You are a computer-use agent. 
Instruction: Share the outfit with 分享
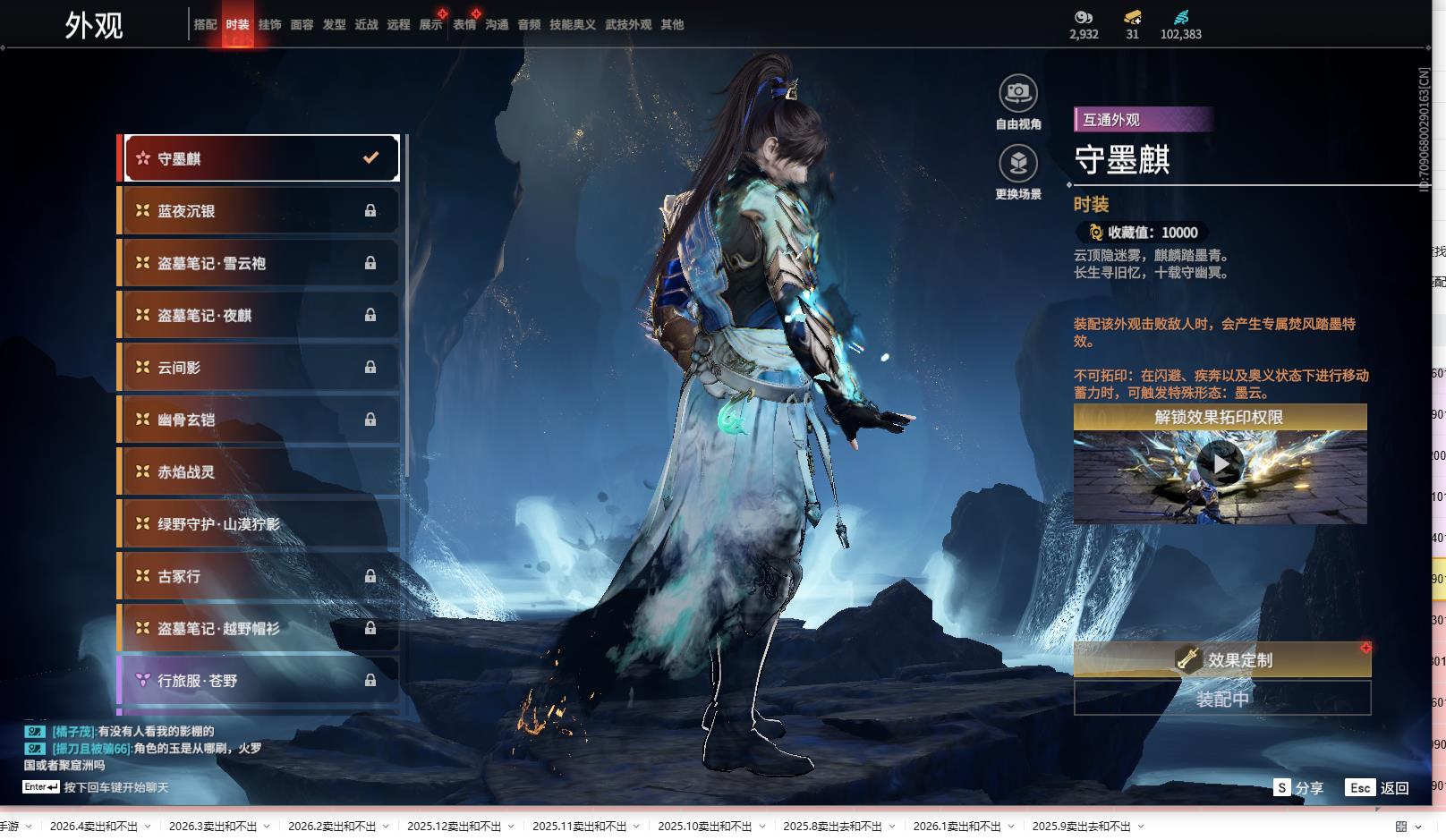click(1298, 788)
